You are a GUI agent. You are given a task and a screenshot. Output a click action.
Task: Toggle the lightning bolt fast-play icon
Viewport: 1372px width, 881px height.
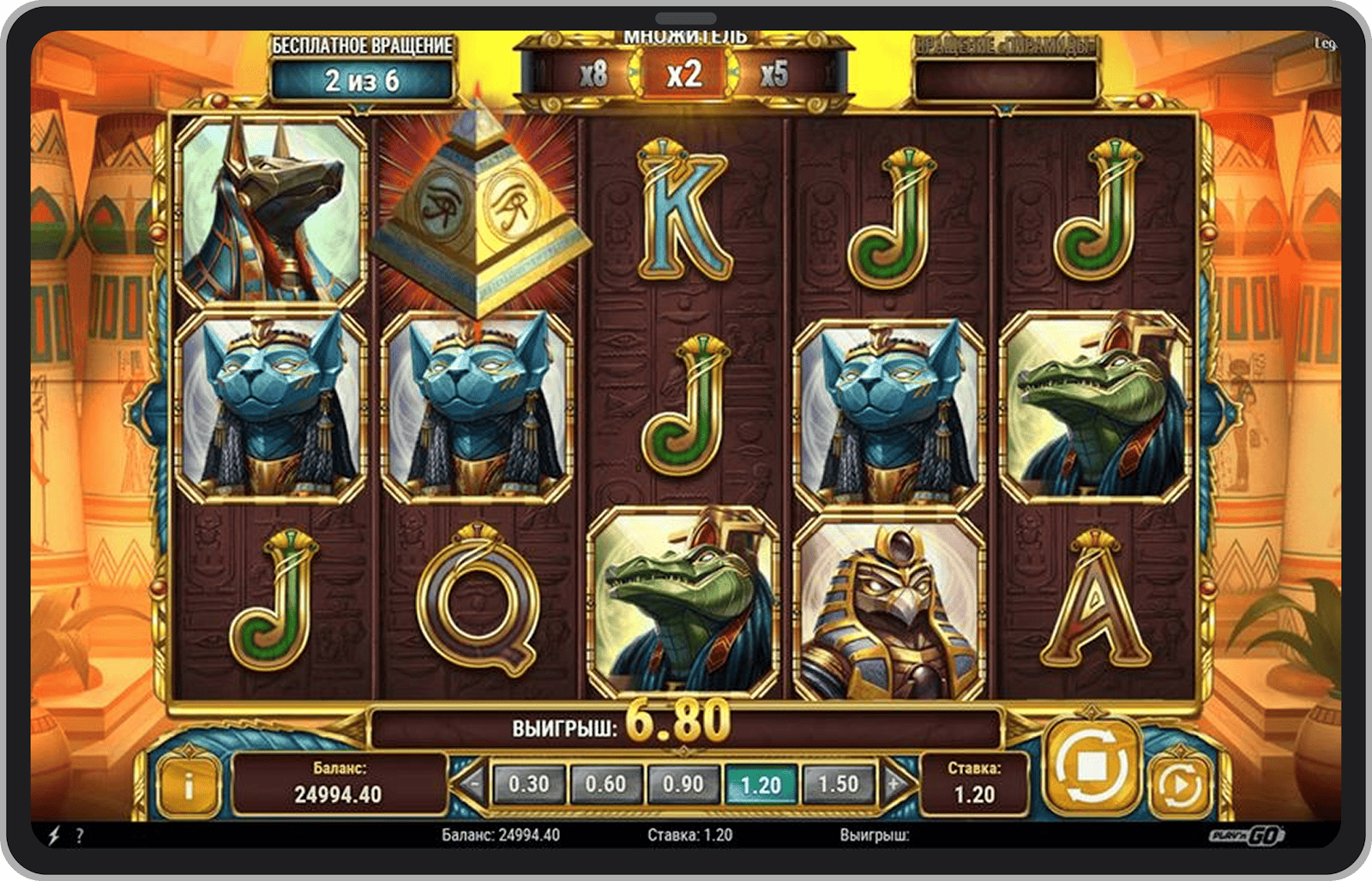pos(53,836)
